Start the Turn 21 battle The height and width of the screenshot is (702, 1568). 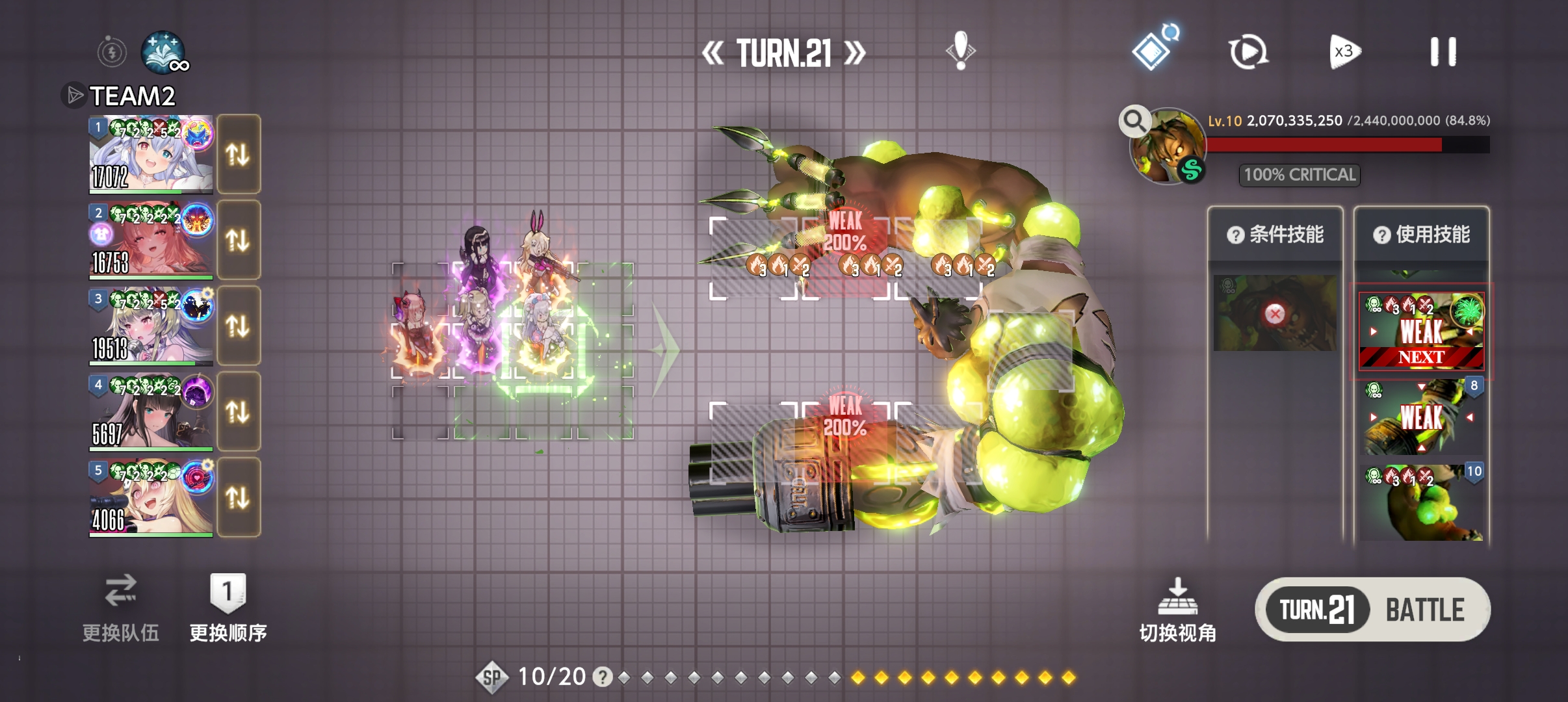pyautogui.click(x=1372, y=610)
